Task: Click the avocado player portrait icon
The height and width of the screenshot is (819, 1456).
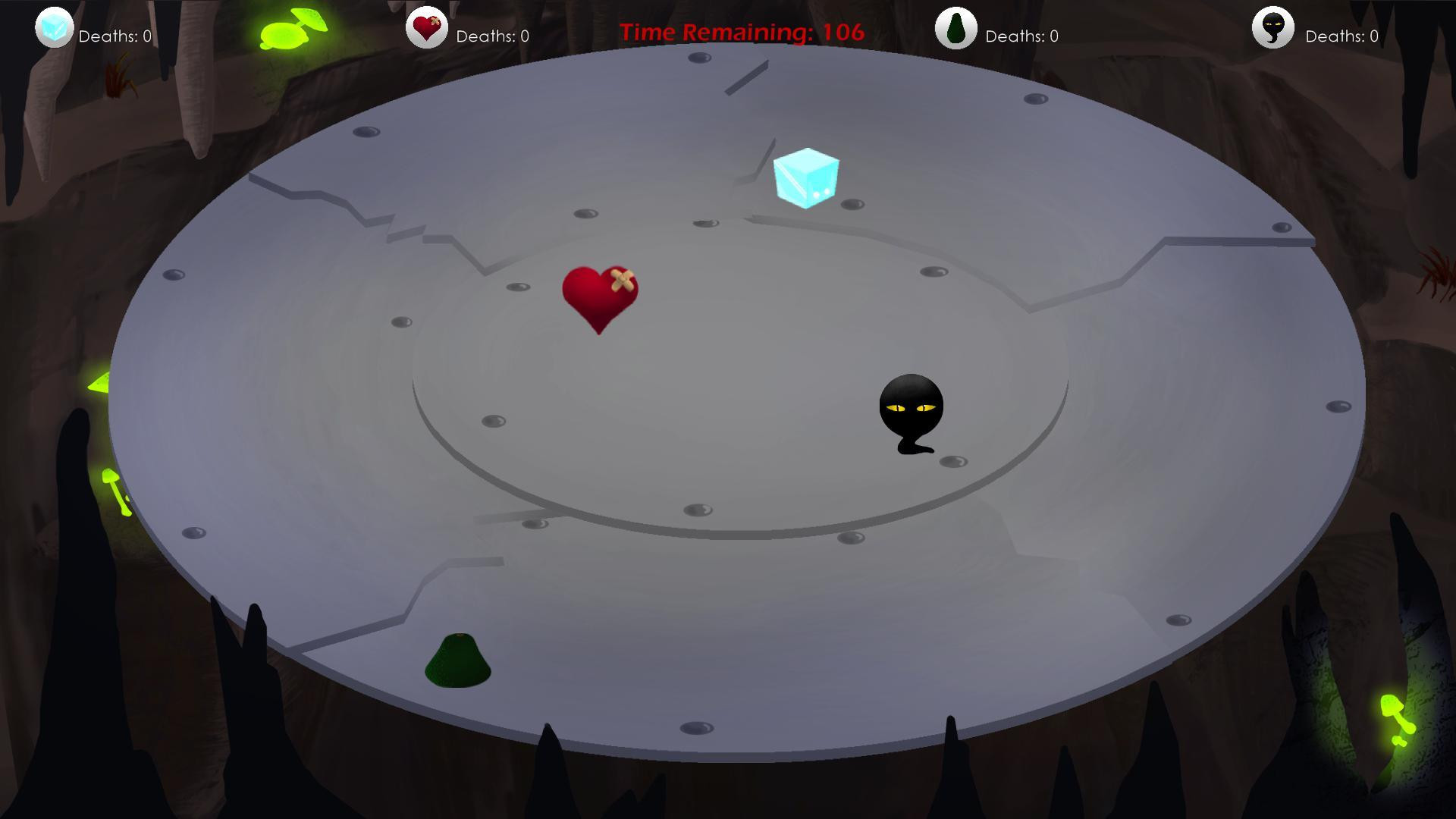Action: coord(955,30)
